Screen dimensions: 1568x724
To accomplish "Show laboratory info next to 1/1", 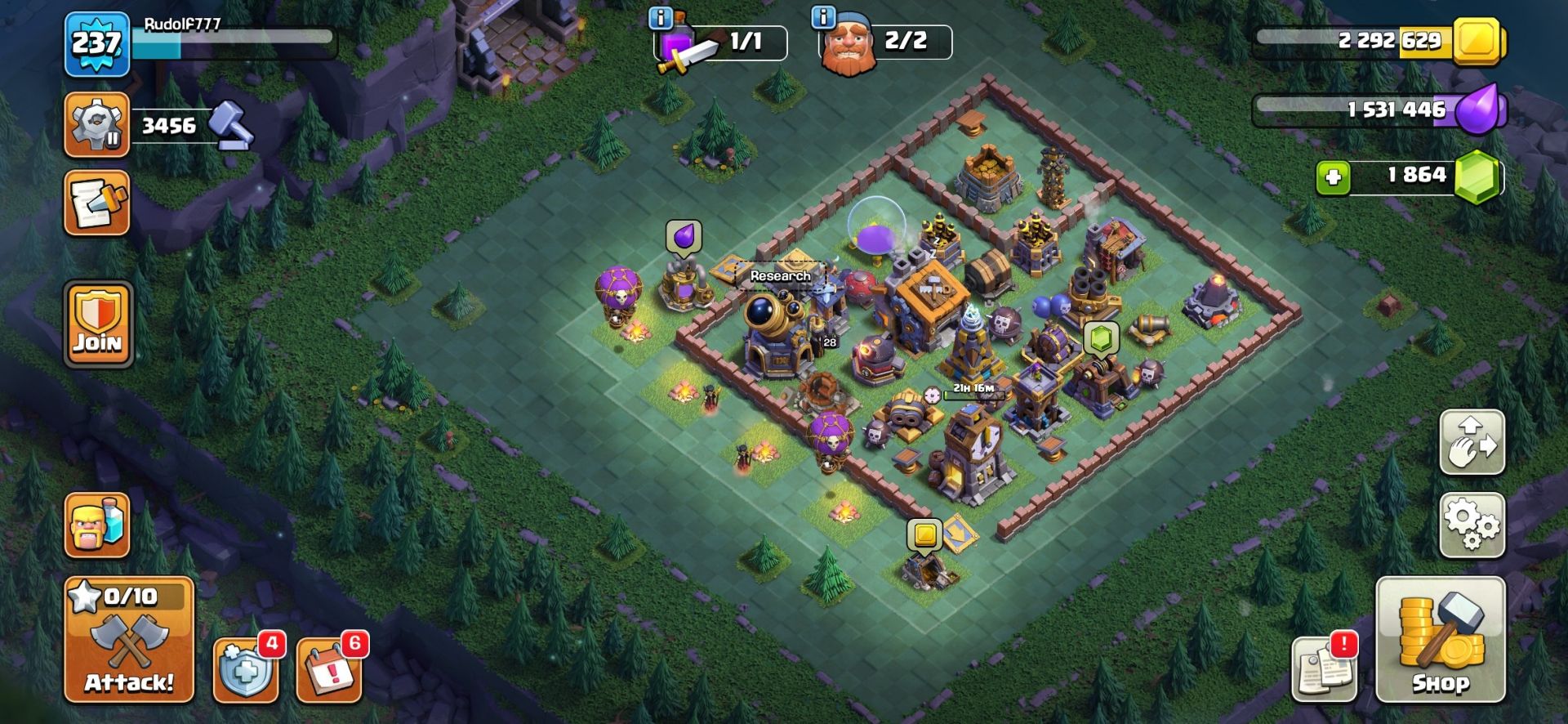I will [x=660, y=17].
